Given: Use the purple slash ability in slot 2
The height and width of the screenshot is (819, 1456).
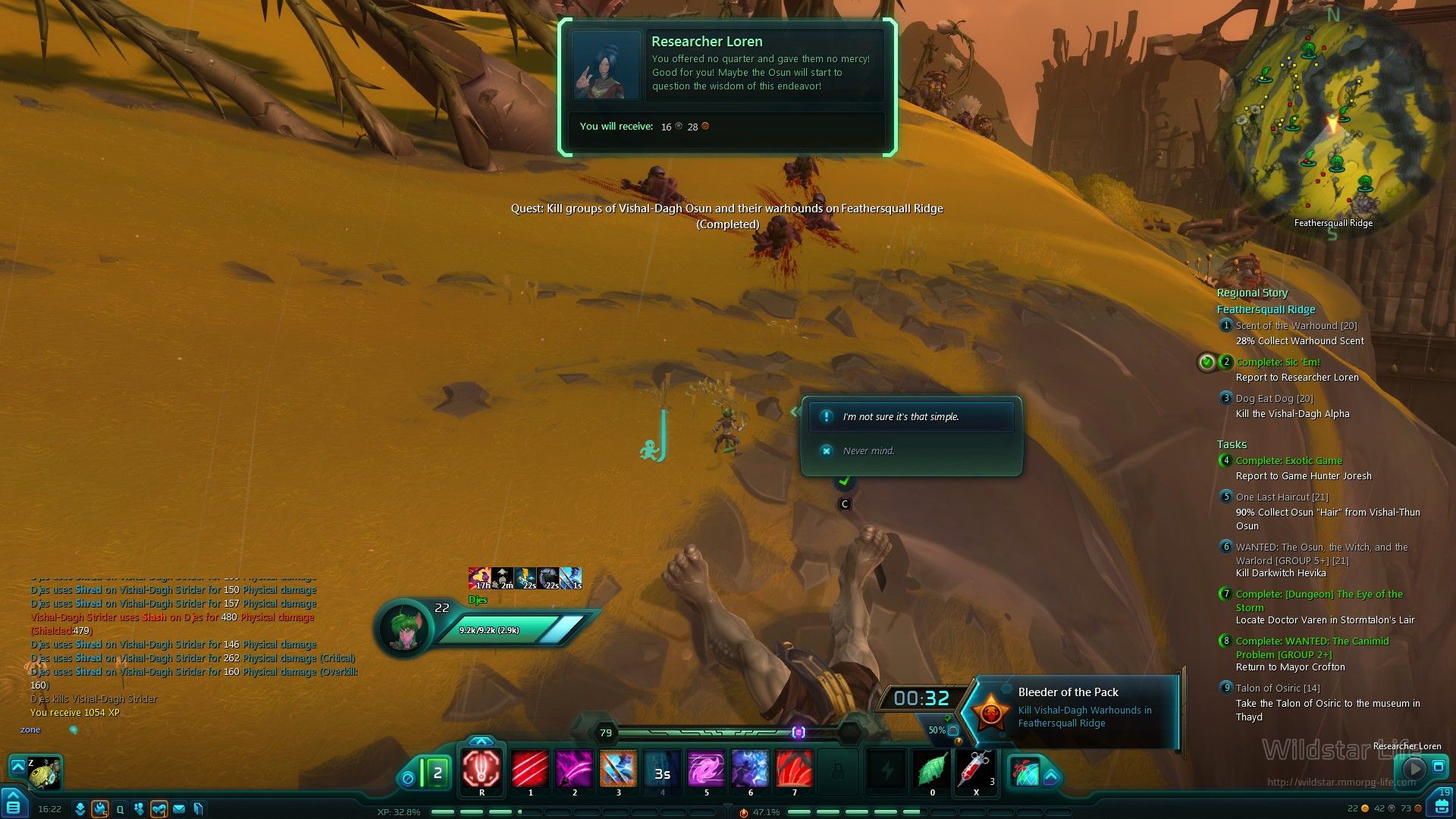Looking at the screenshot, I should 574,770.
